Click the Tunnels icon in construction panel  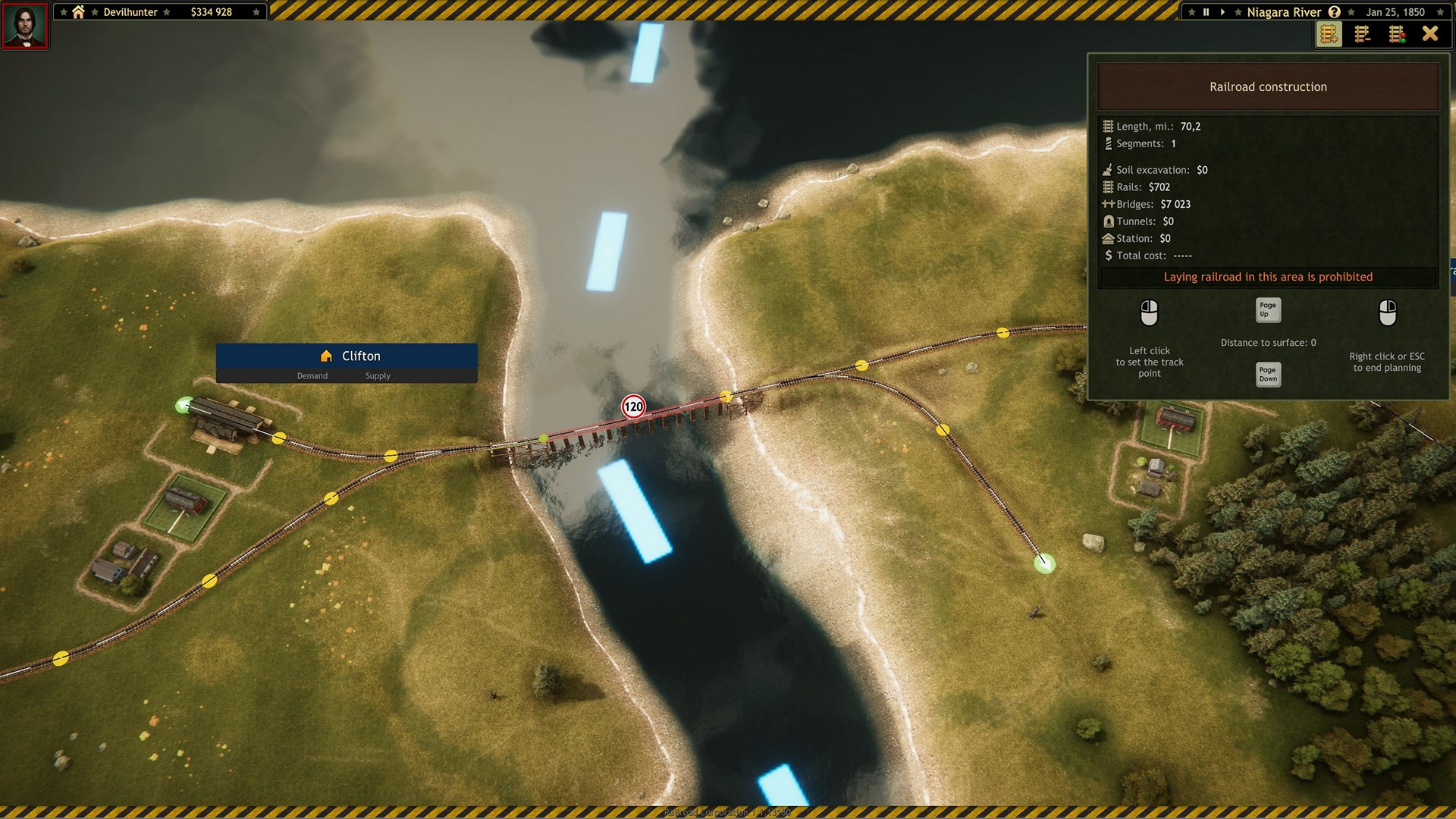pos(1109,221)
